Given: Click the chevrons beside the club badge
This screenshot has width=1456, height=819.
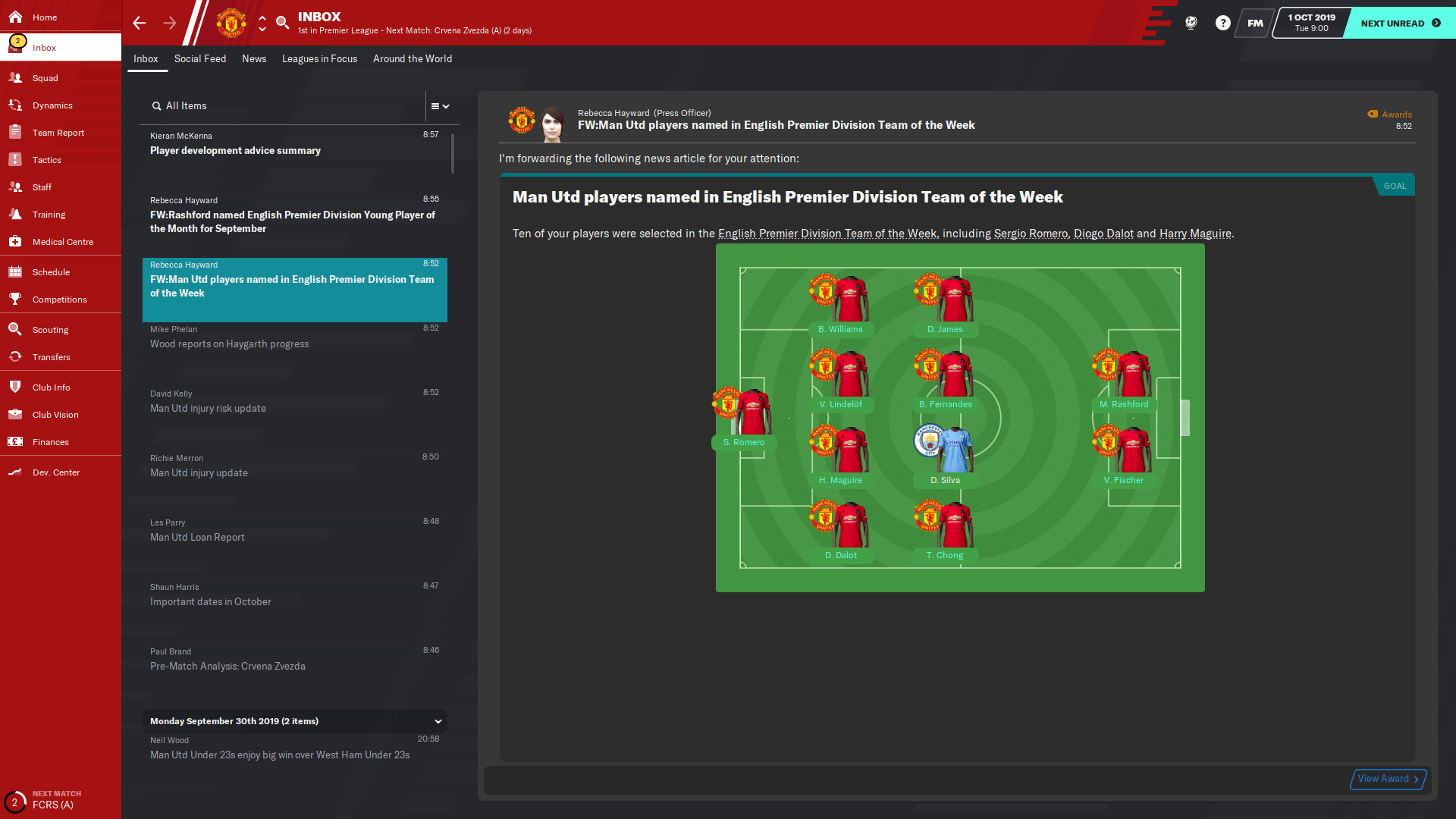Looking at the screenshot, I should point(262,23).
